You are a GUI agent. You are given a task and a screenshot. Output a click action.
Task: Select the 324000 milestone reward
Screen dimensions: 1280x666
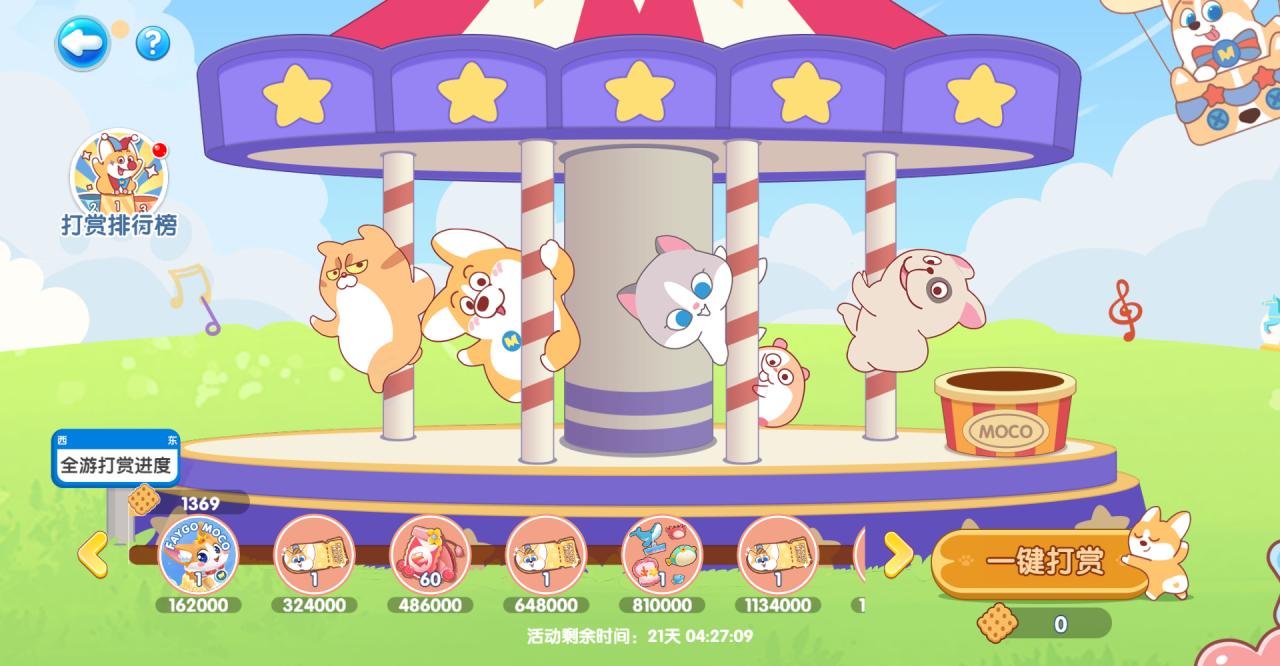(x=314, y=555)
